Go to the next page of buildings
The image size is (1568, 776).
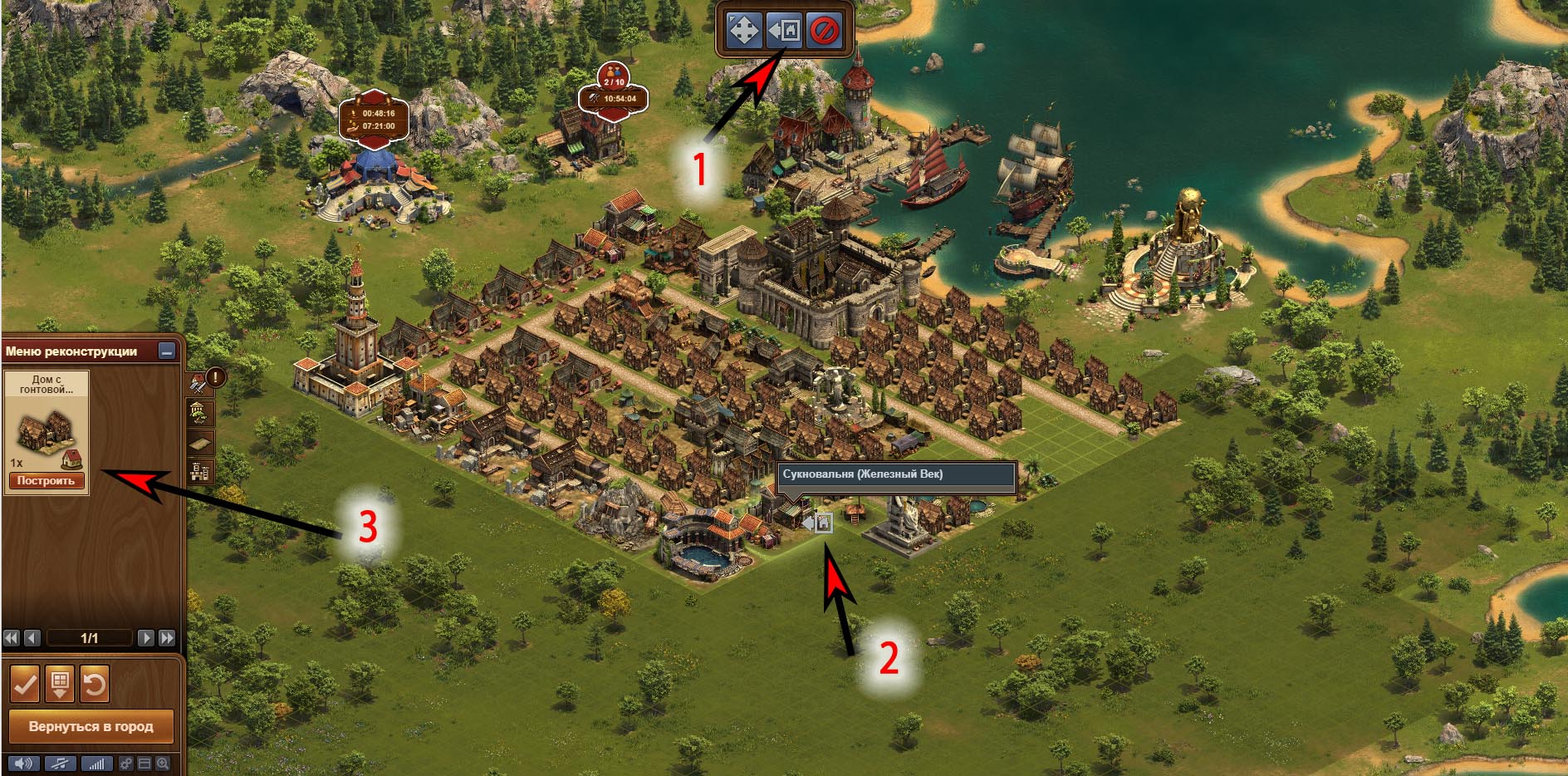[145, 638]
